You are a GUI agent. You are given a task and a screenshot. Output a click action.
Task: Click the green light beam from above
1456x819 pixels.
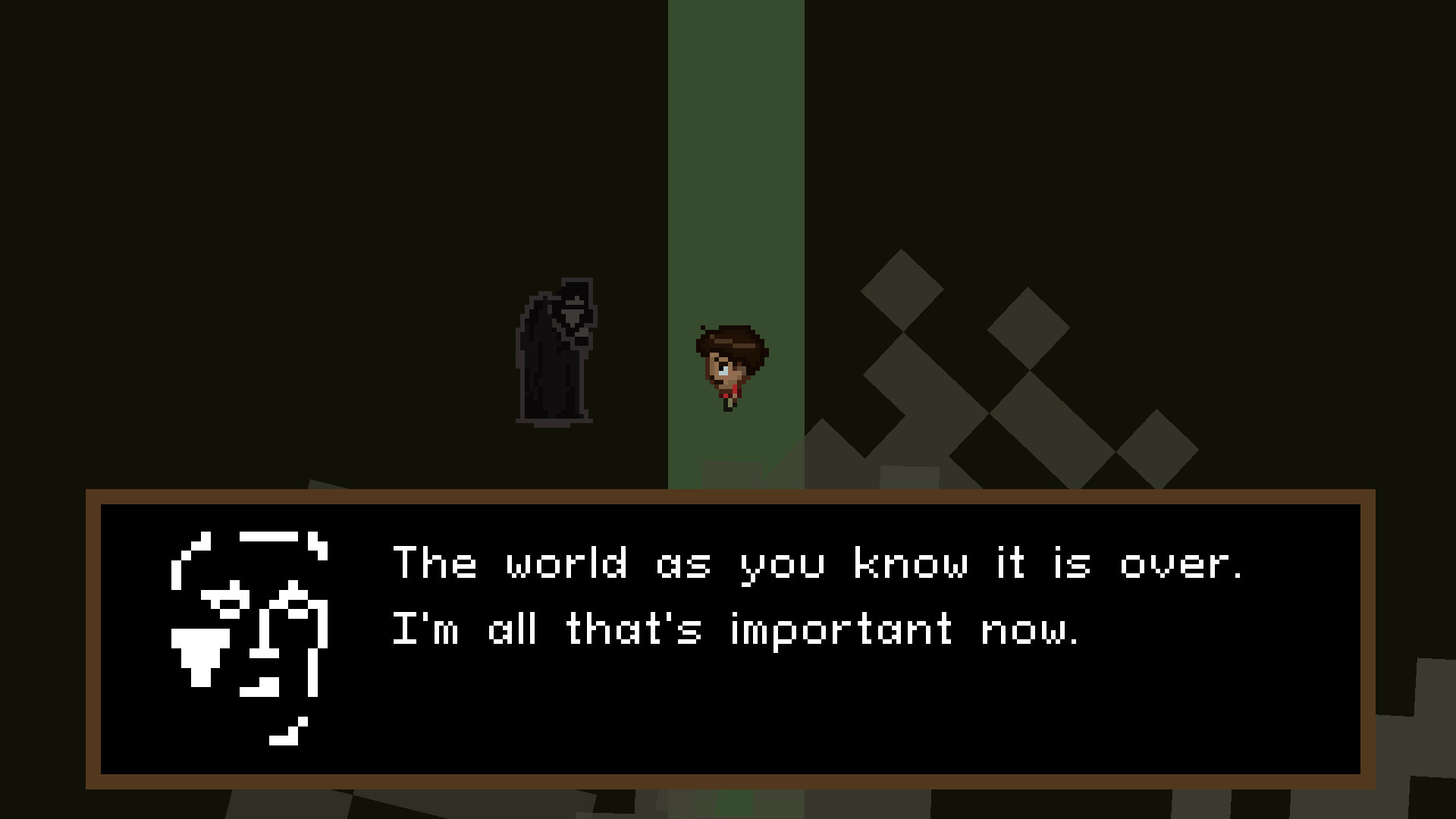click(x=736, y=190)
